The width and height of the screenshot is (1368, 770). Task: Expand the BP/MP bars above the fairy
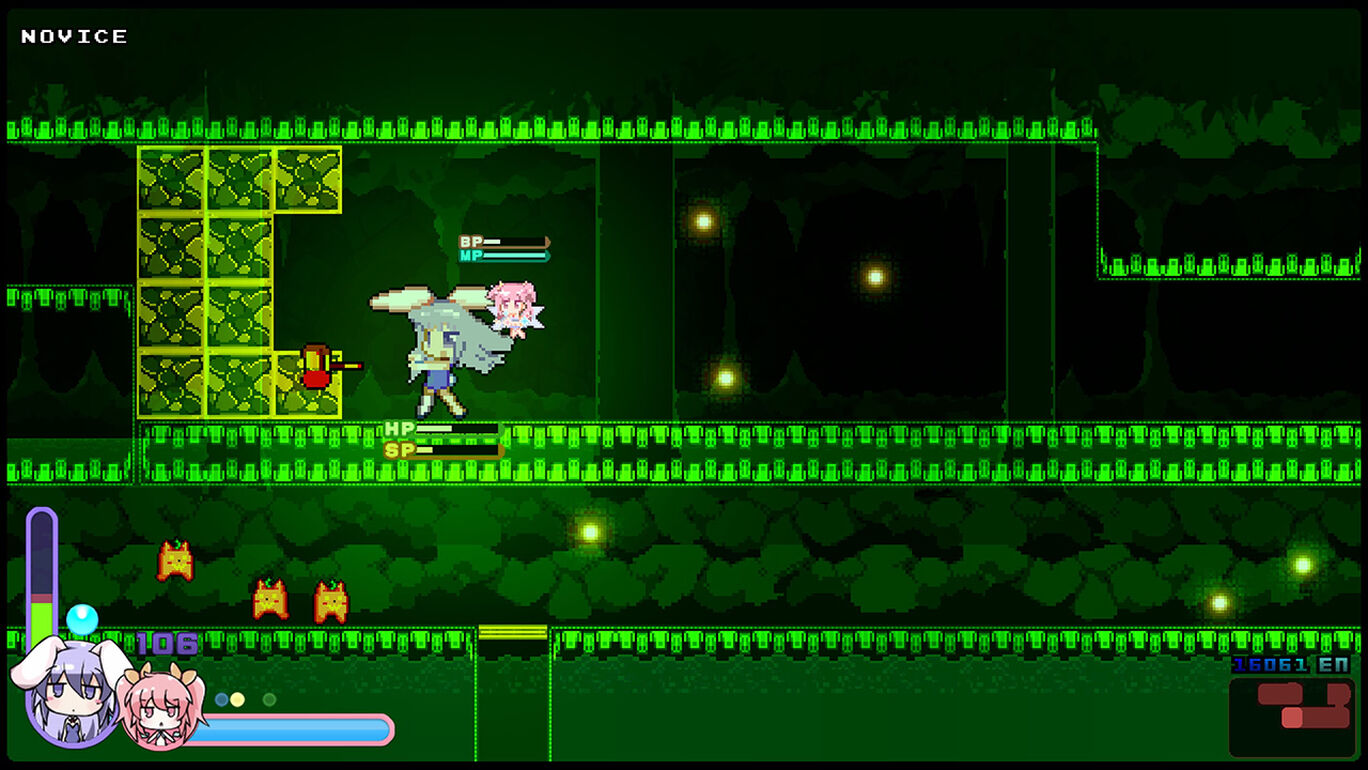[x=505, y=248]
